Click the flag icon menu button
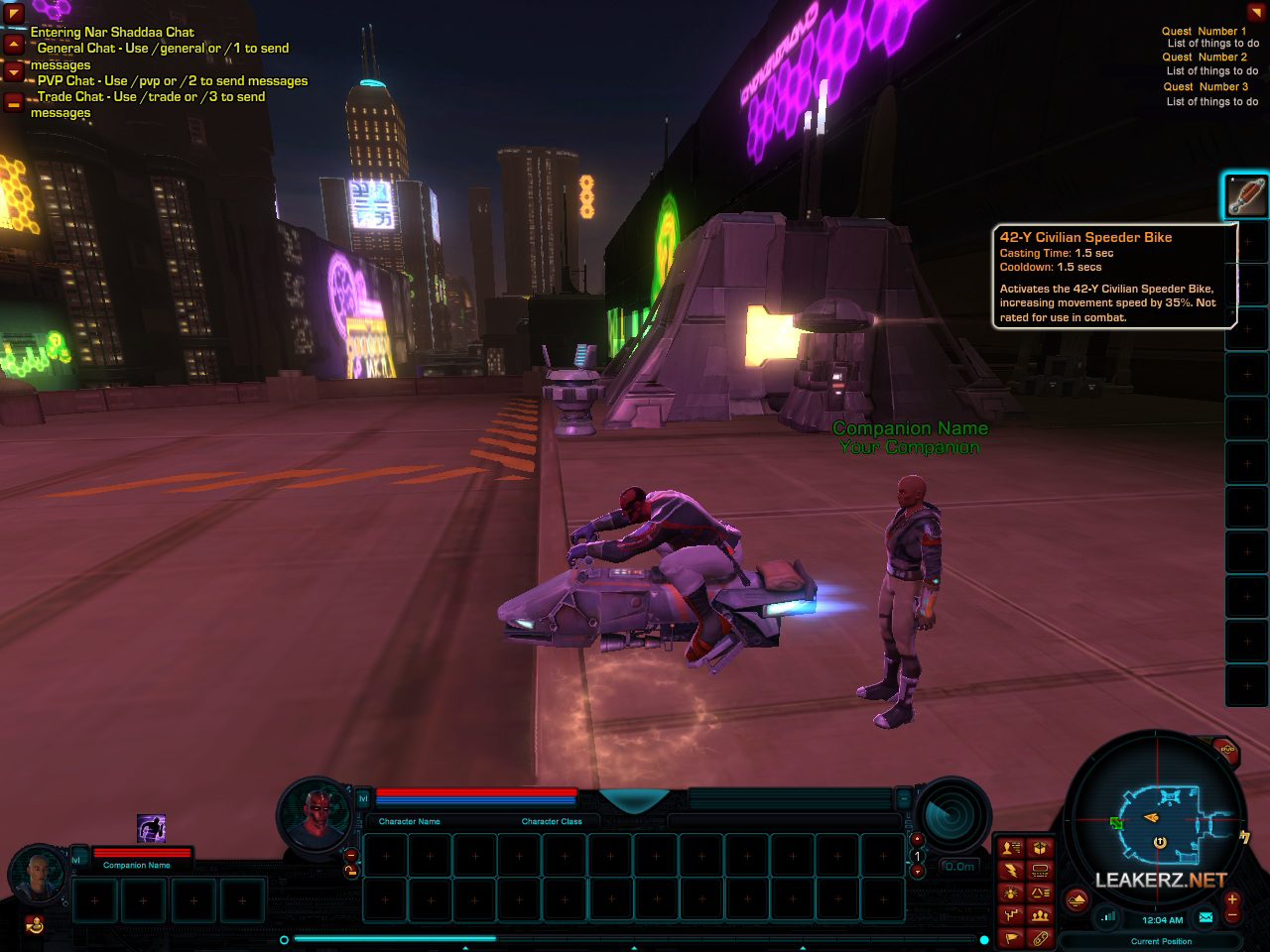Image resolution: width=1270 pixels, height=952 pixels. [x=1011, y=937]
